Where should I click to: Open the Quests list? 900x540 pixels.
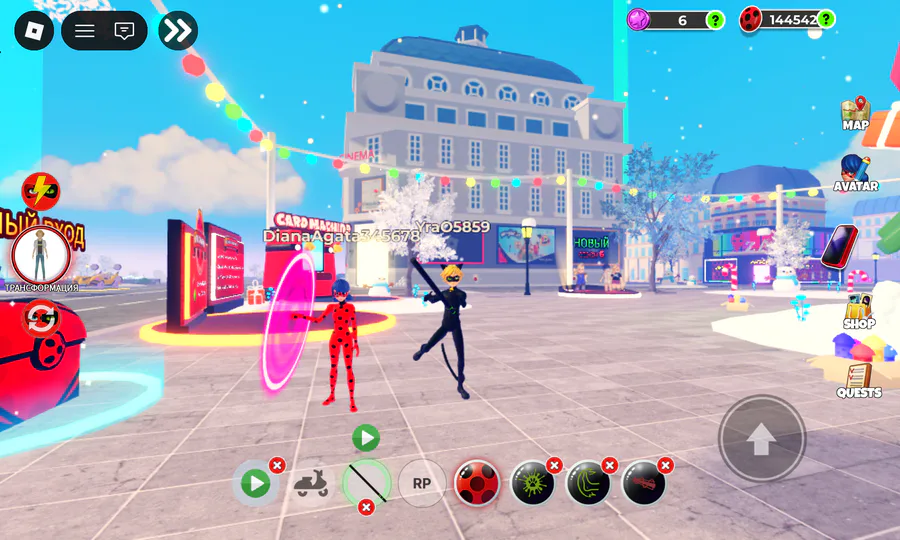click(x=858, y=380)
